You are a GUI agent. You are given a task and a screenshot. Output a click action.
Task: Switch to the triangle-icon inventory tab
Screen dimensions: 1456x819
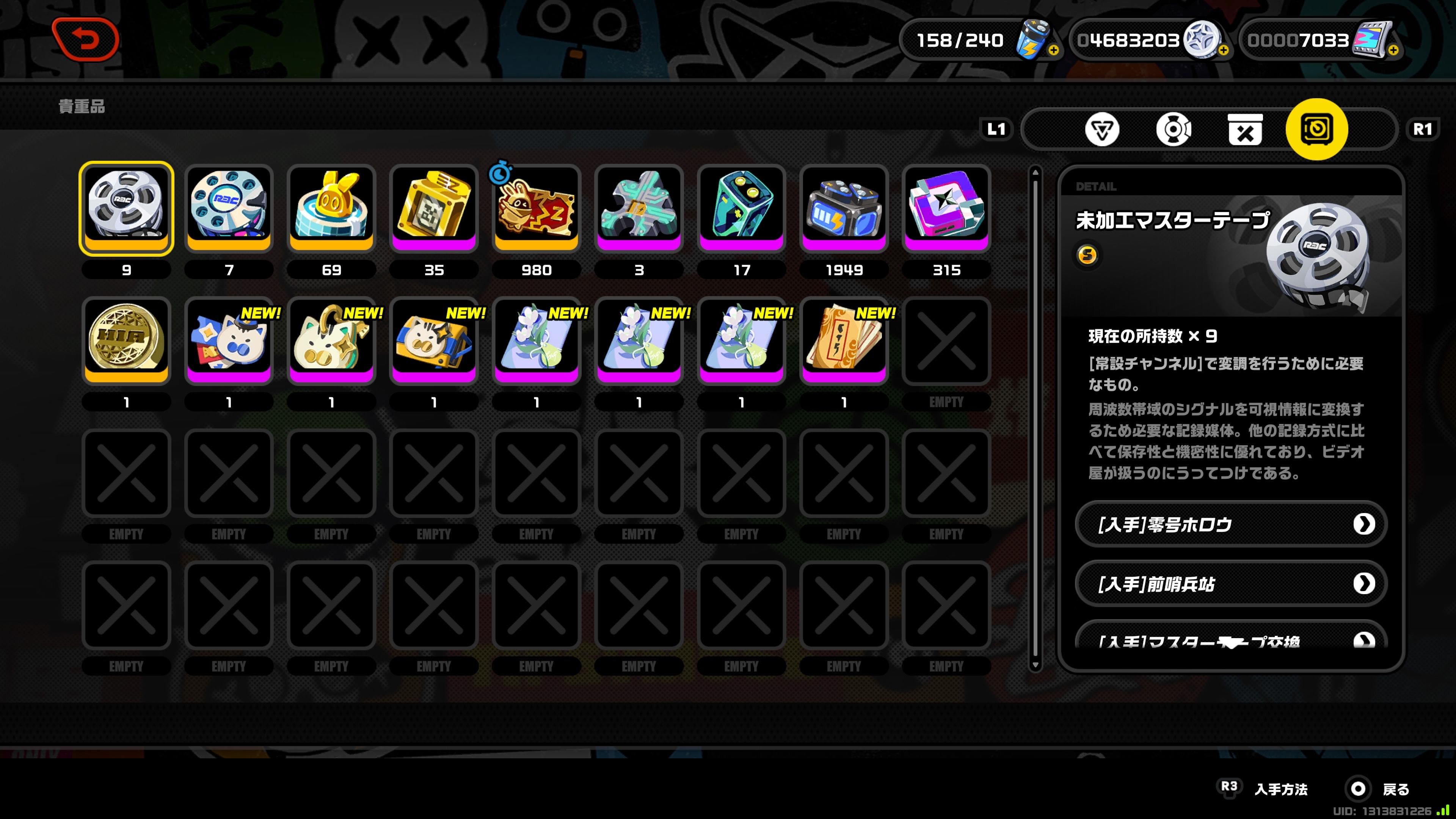pos(1101,129)
